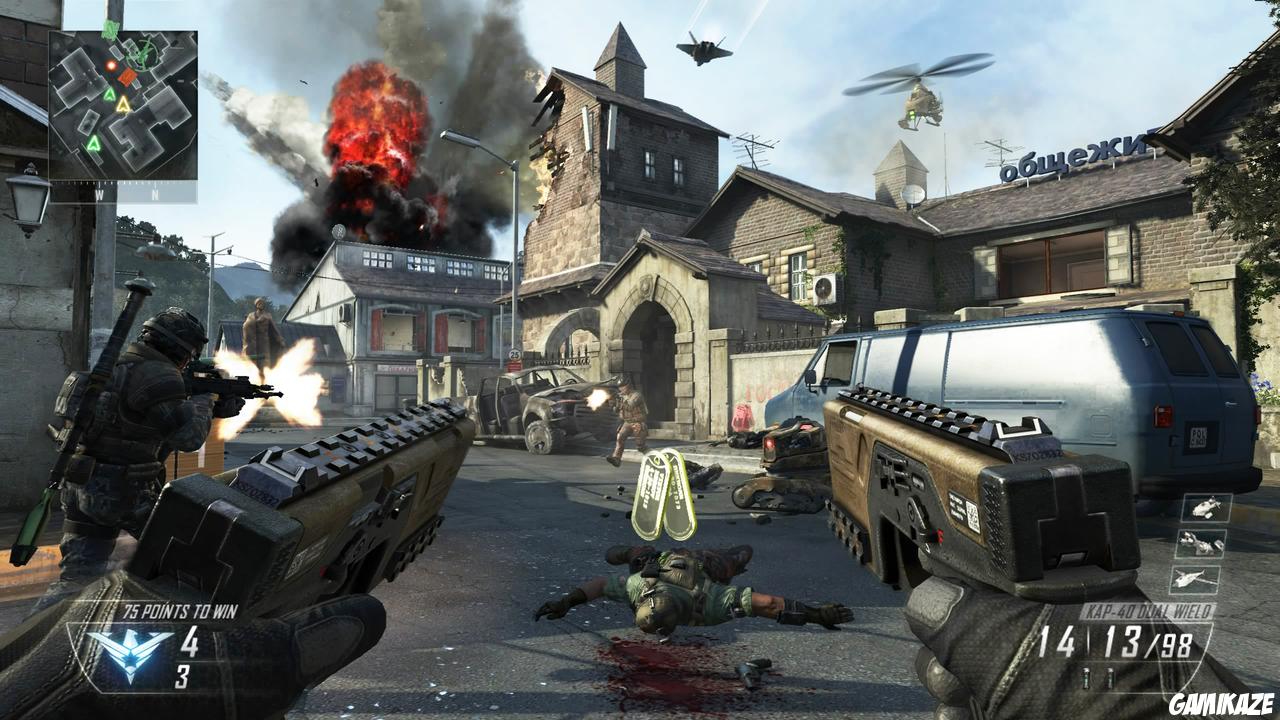Toggle the orange objective diamond on the minimap

point(127,77)
